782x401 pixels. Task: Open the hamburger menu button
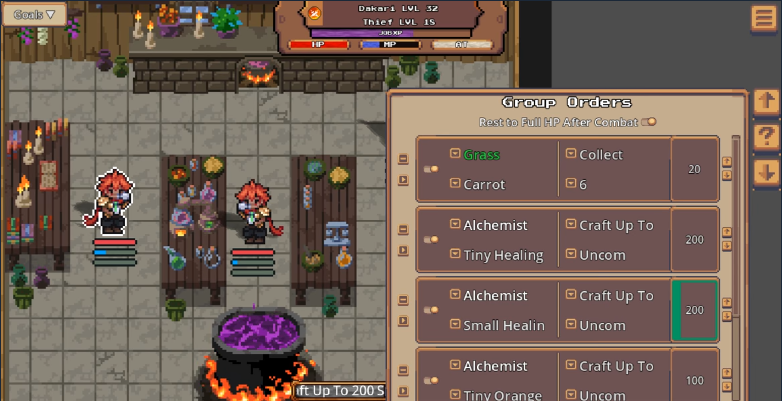[x=765, y=20]
